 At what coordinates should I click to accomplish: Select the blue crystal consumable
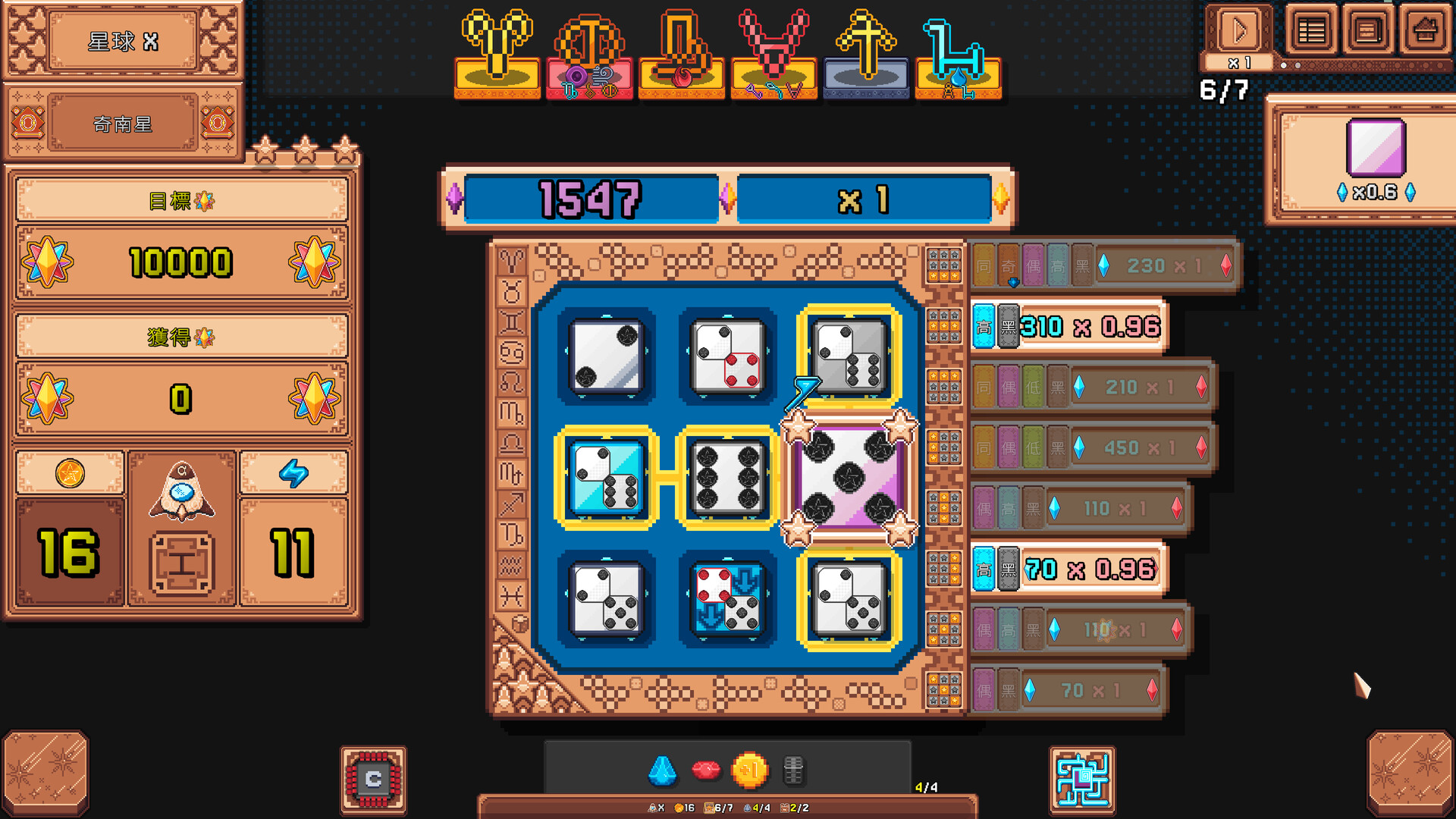662,770
